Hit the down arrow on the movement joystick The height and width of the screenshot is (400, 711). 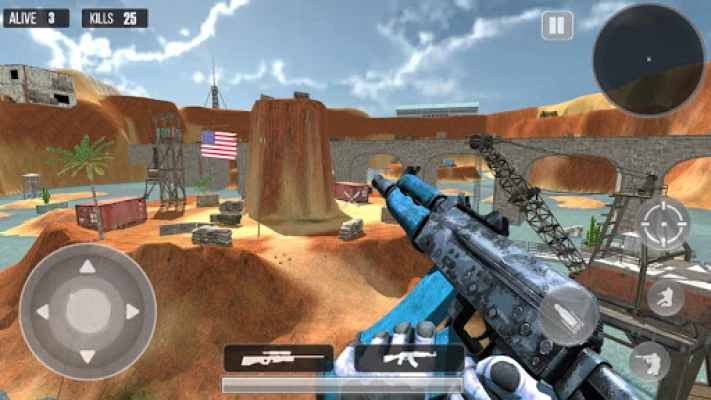[x=87, y=356]
